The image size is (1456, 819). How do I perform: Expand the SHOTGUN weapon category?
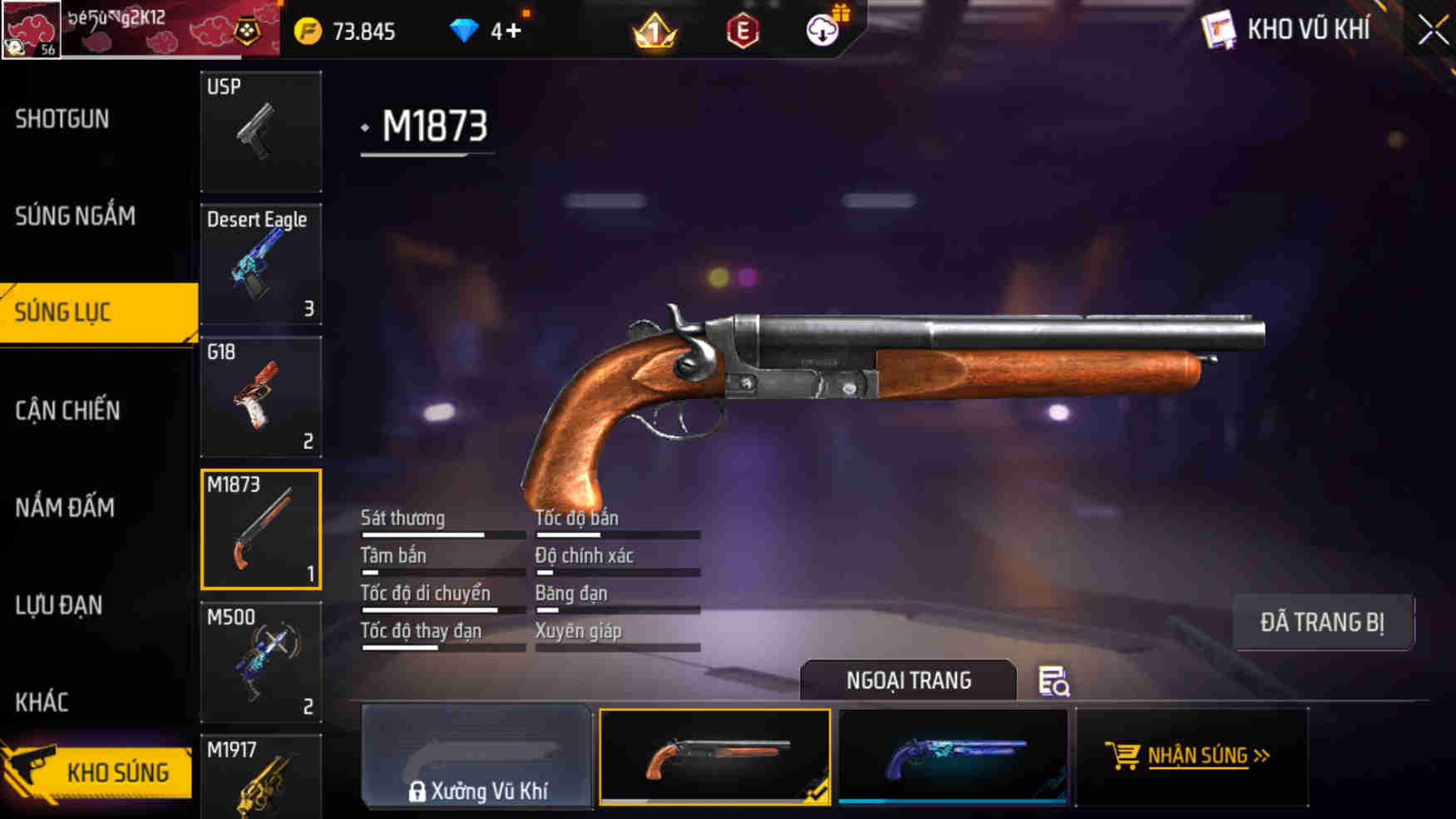point(60,119)
